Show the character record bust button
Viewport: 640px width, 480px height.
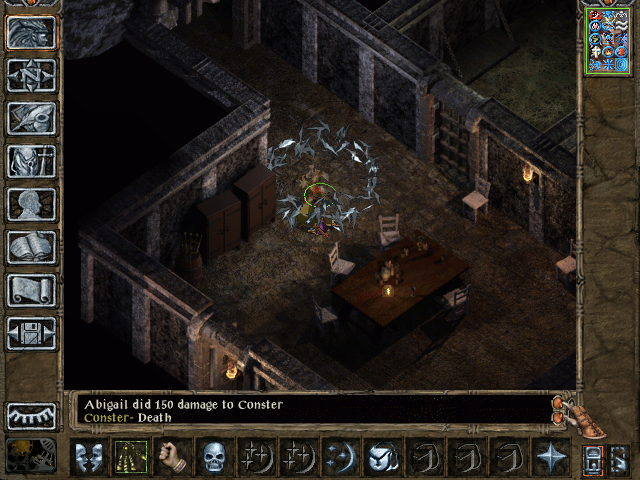[31, 204]
